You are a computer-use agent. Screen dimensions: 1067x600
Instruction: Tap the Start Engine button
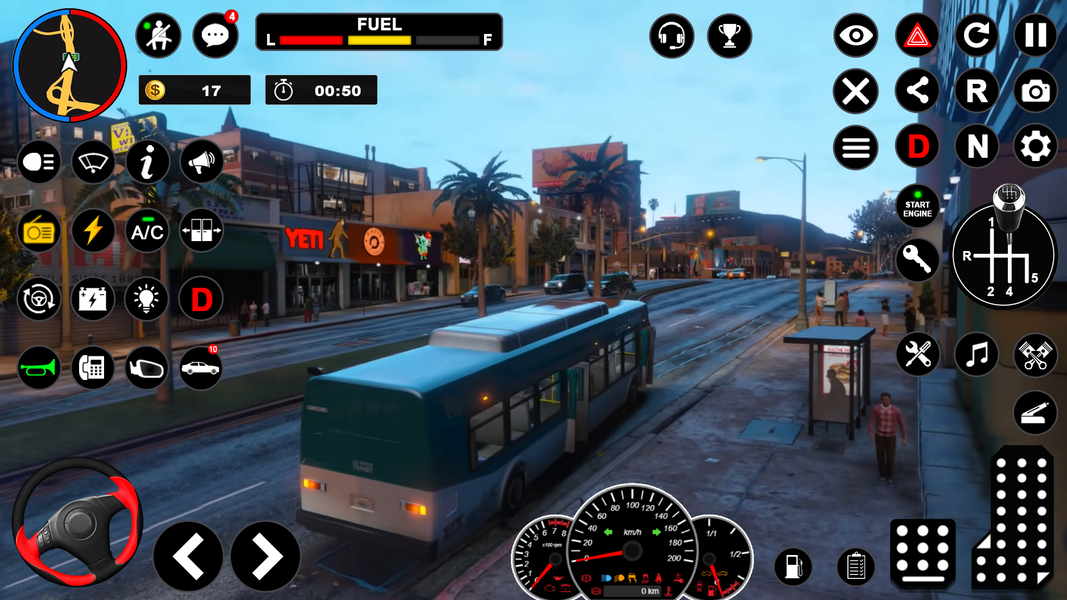click(x=917, y=207)
